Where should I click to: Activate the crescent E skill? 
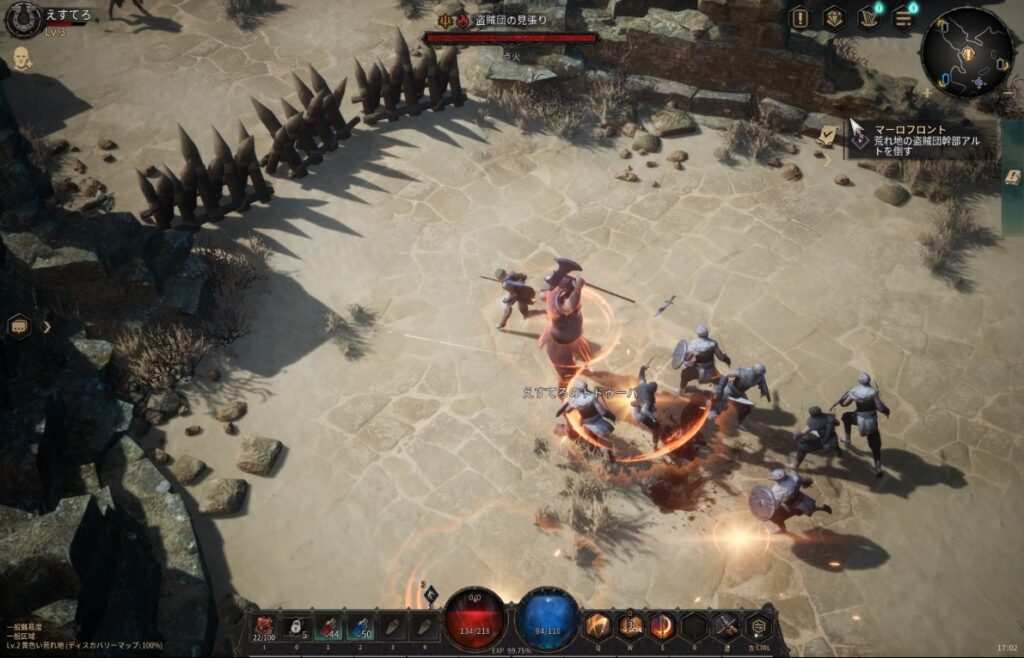[662, 627]
